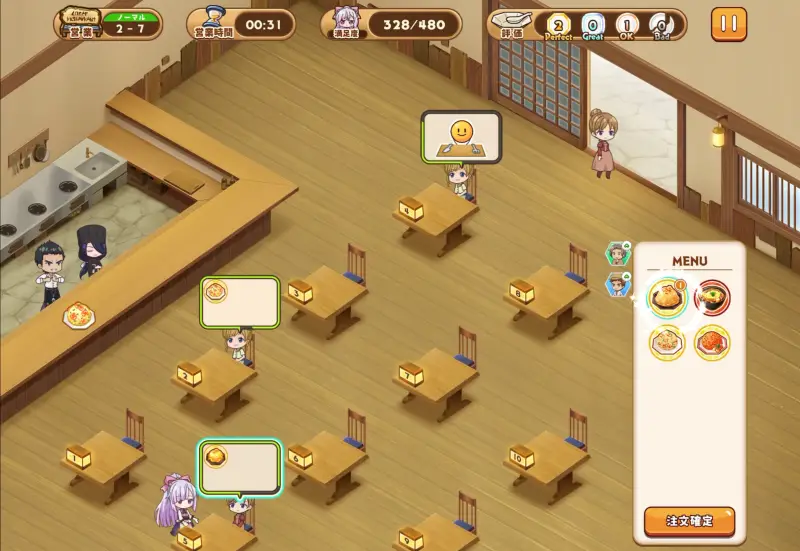The width and height of the screenshot is (800, 551).
Task: Confirm the order with the 注文確定 button
Action: (689, 521)
